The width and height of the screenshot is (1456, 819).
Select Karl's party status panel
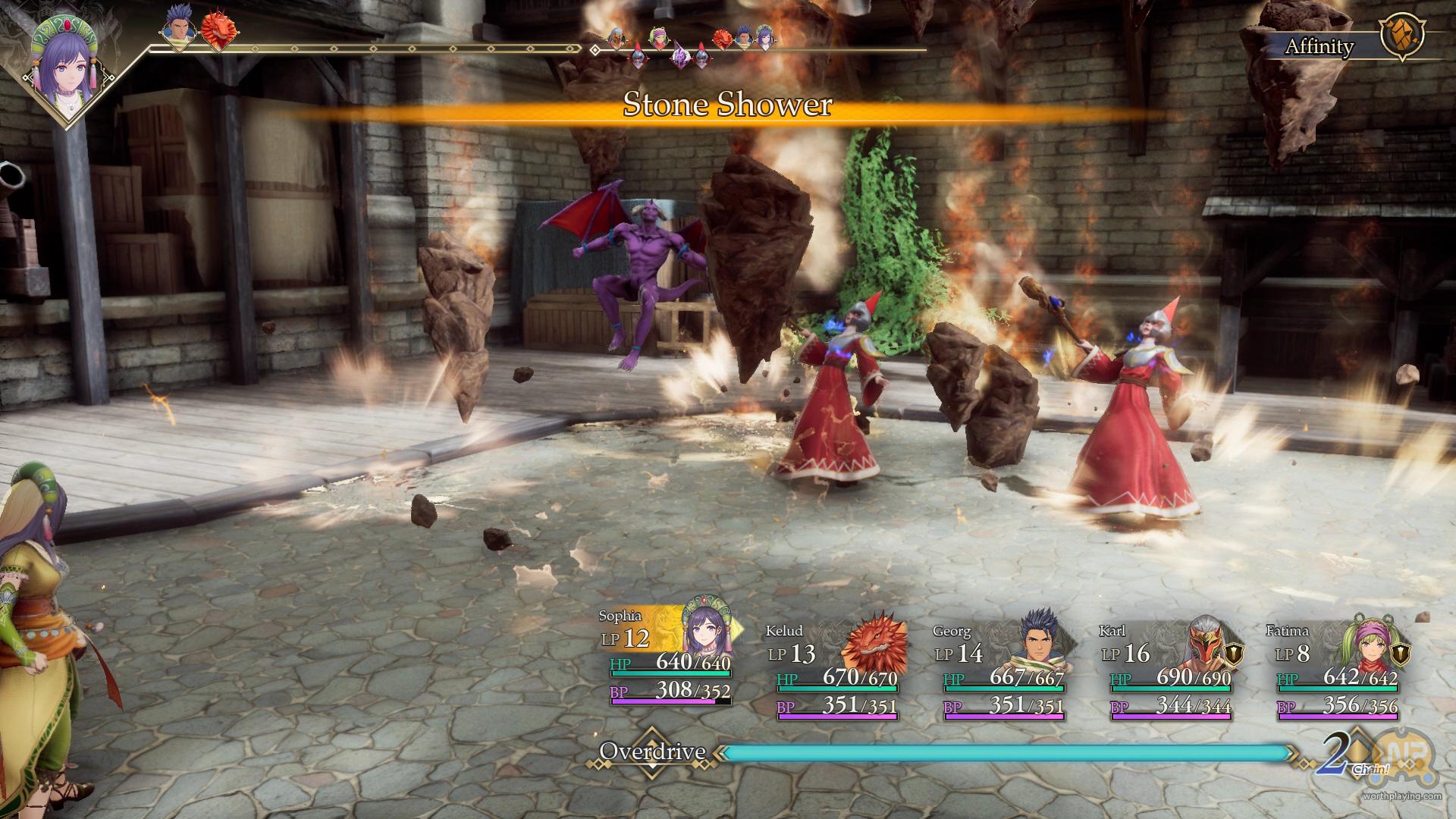[x=1168, y=670]
